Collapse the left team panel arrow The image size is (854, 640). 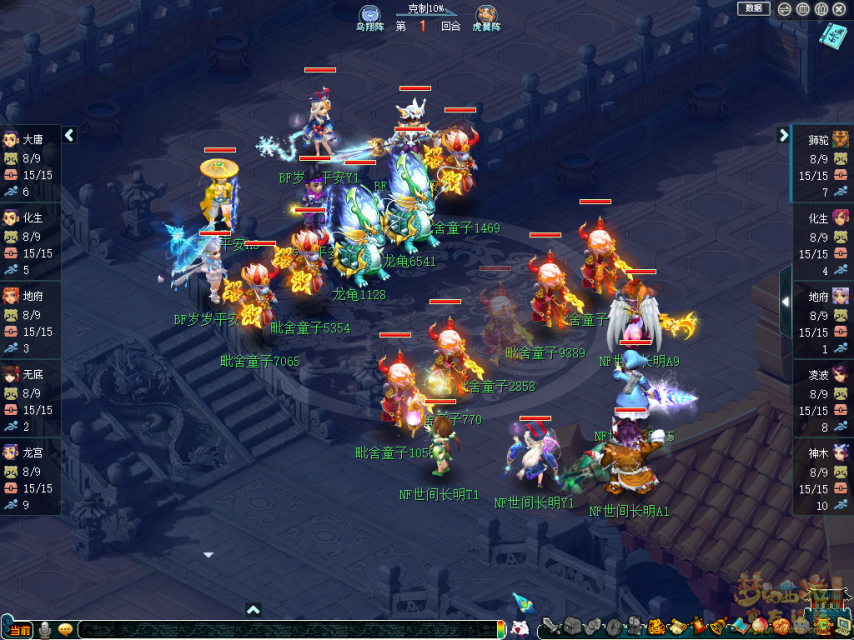pyautogui.click(x=69, y=135)
